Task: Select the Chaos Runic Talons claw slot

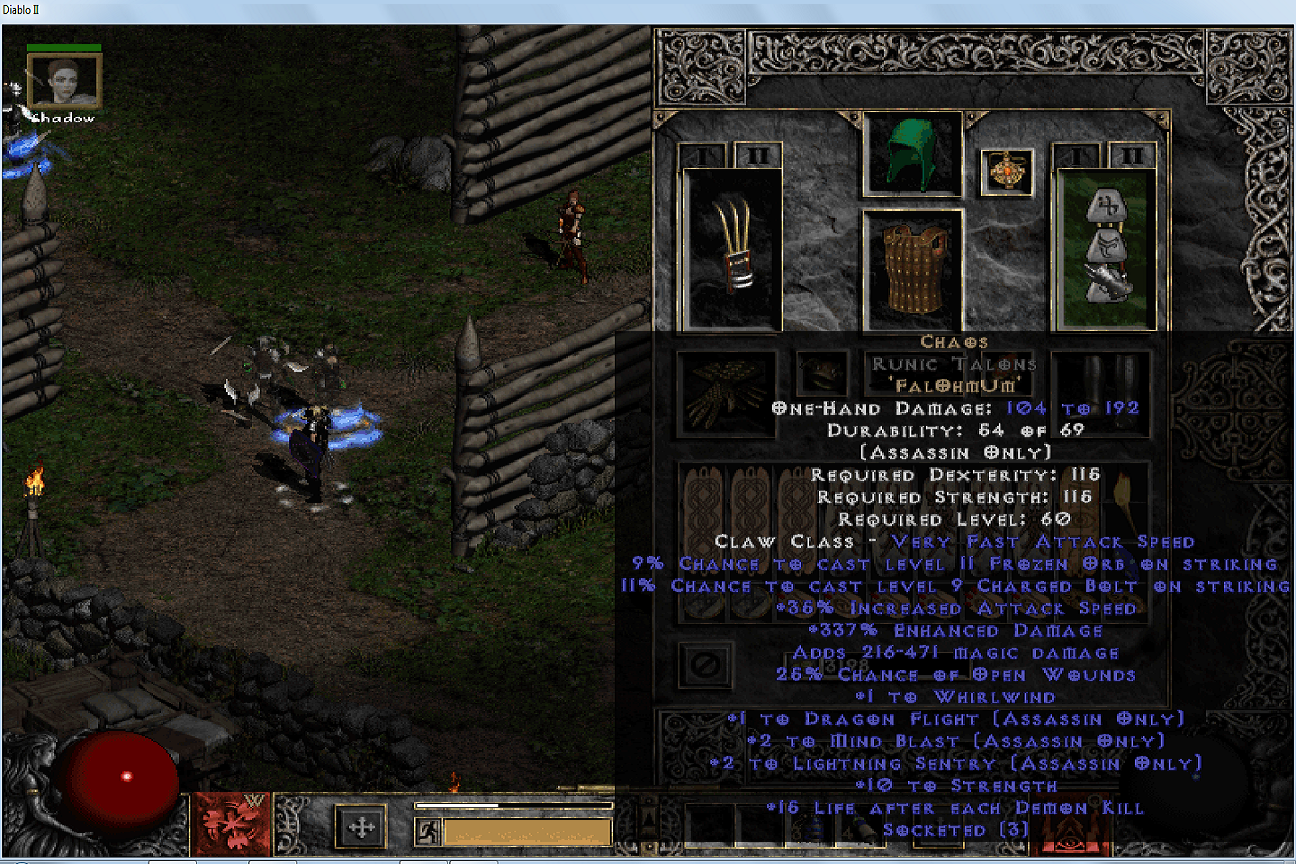Action: (x=731, y=250)
